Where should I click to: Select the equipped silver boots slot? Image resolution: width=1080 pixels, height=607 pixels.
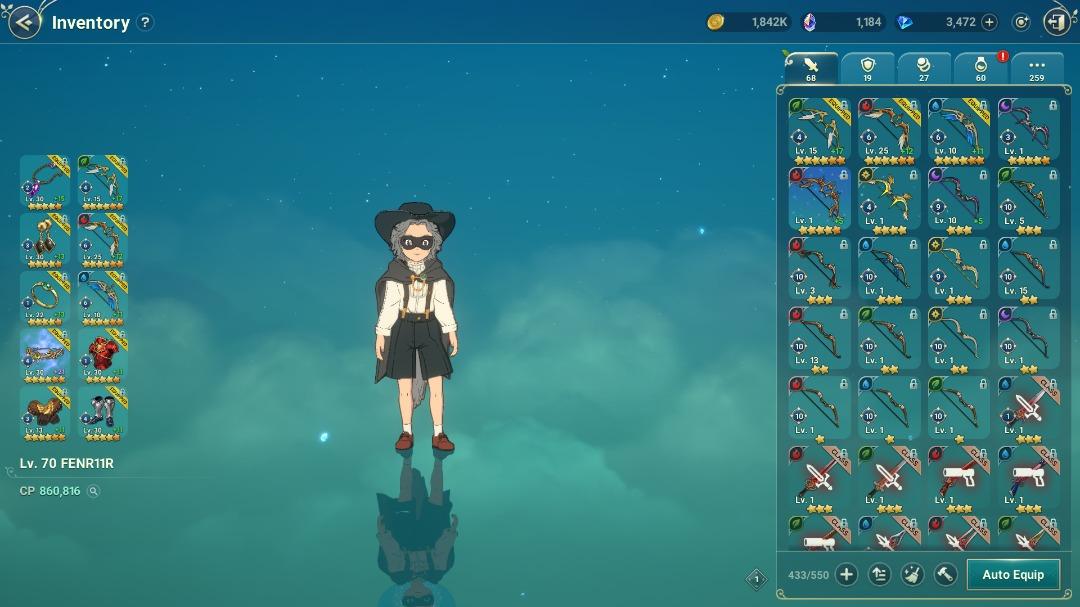102,412
